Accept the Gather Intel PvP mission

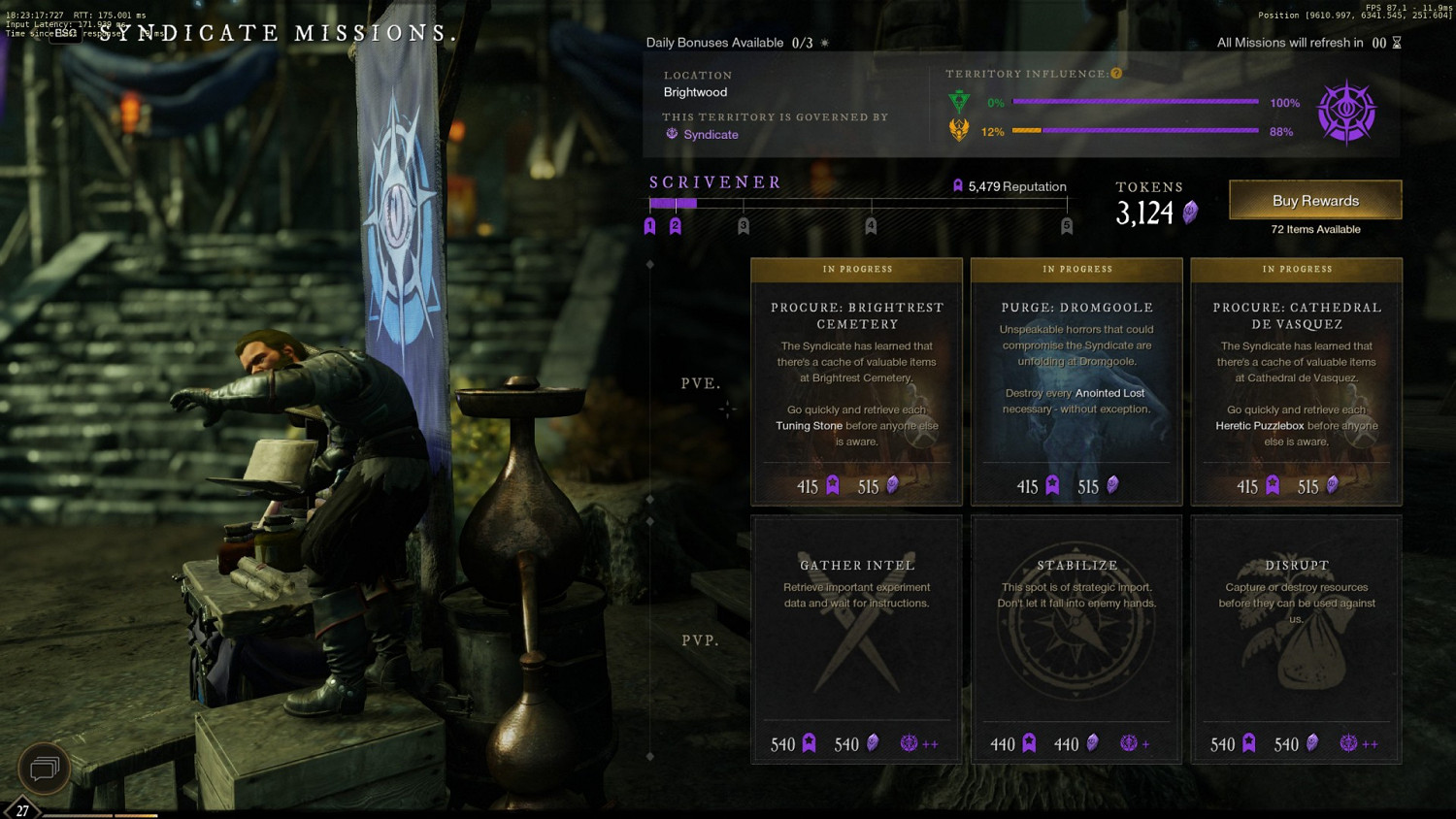(x=856, y=639)
